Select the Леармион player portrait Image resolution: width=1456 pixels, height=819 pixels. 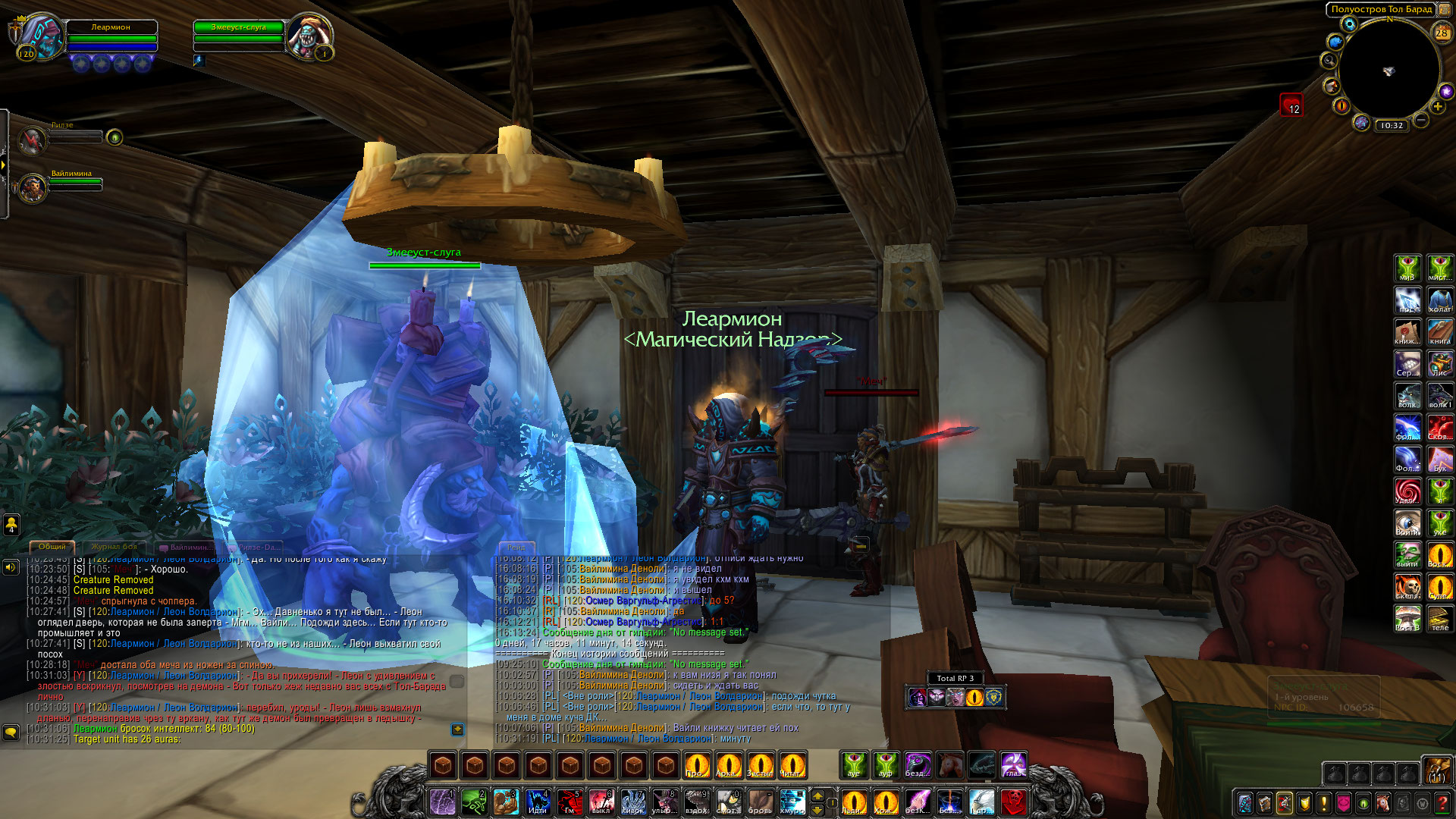coord(42,36)
